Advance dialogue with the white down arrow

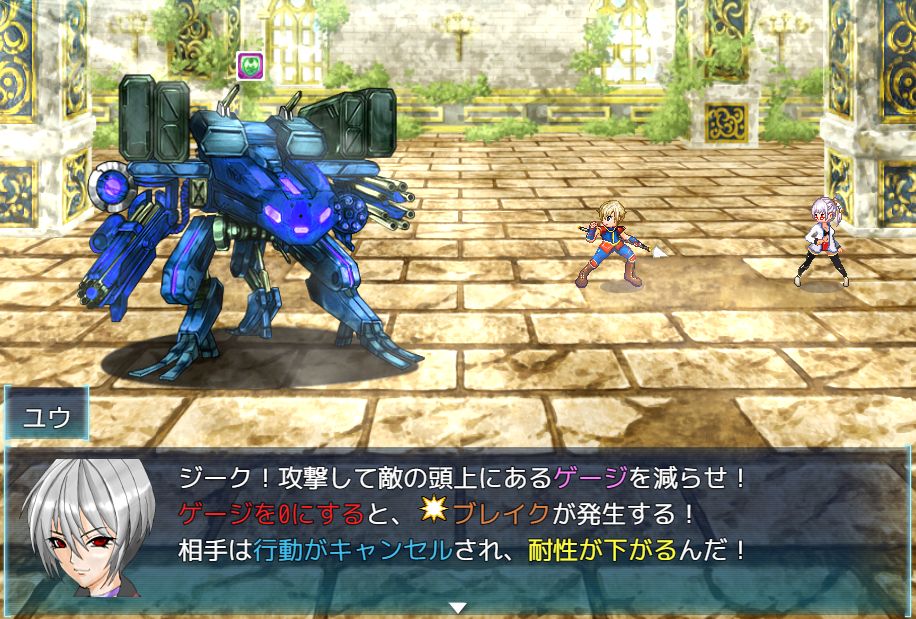pyautogui.click(x=457, y=607)
